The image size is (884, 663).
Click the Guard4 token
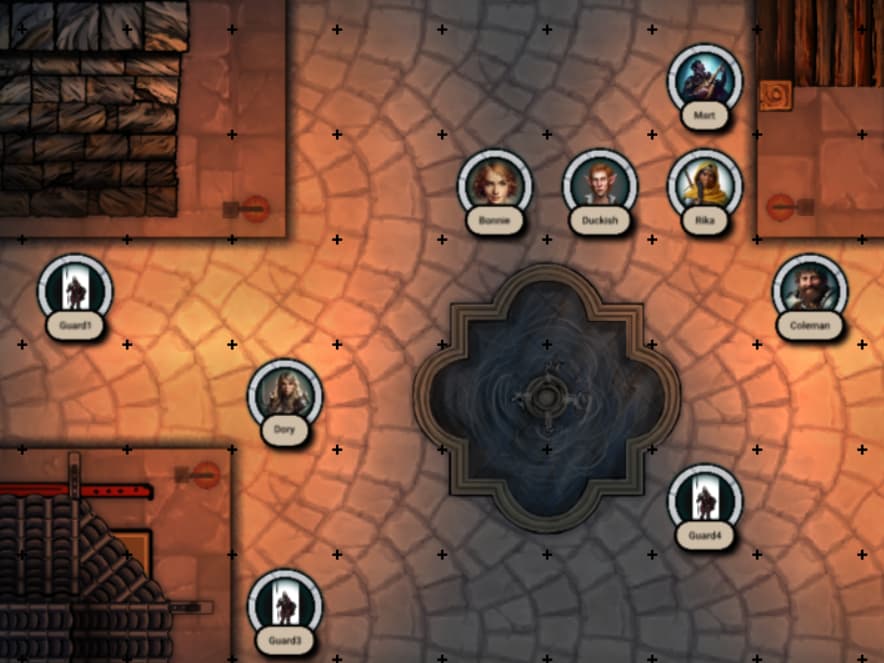click(705, 501)
